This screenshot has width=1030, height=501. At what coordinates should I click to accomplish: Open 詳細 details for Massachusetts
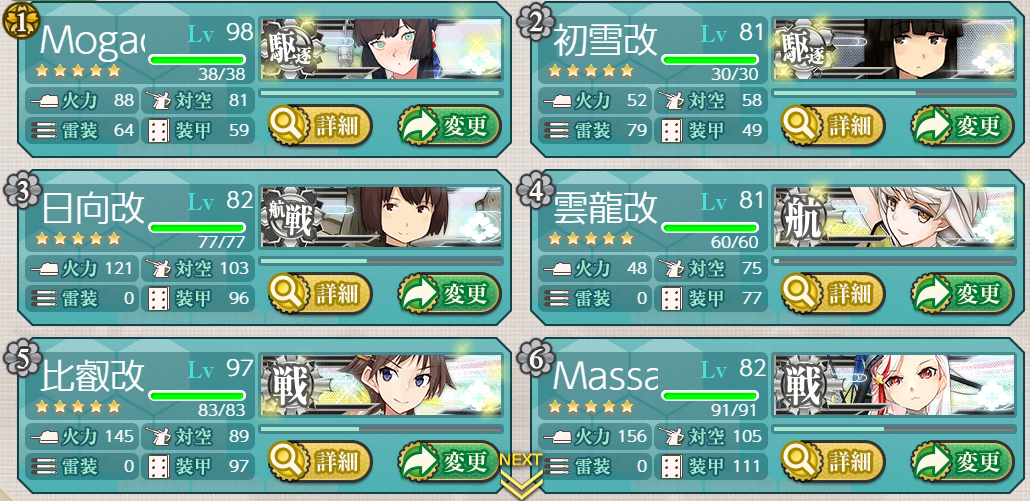tap(833, 462)
